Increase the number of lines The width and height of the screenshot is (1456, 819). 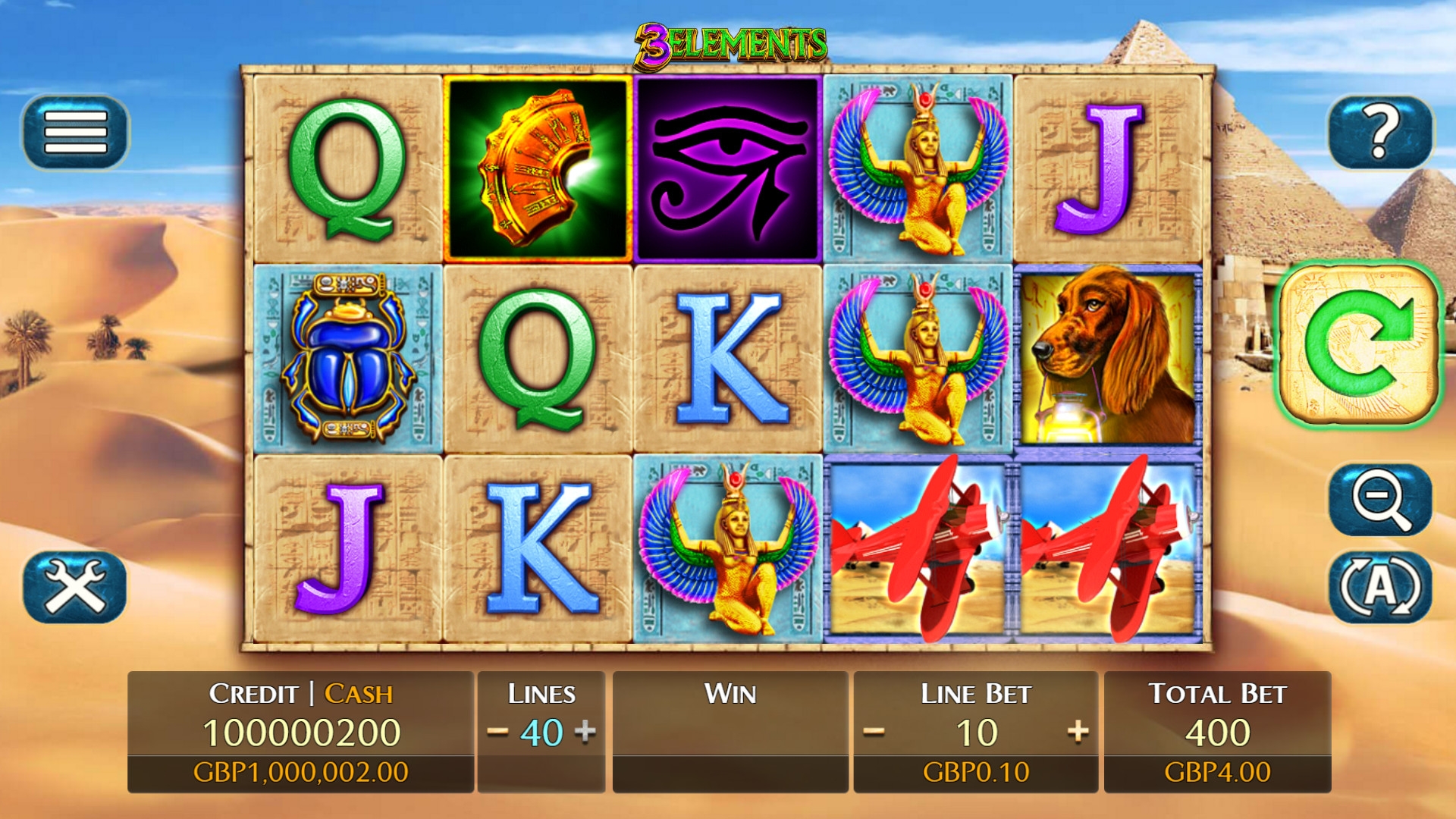click(585, 732)
